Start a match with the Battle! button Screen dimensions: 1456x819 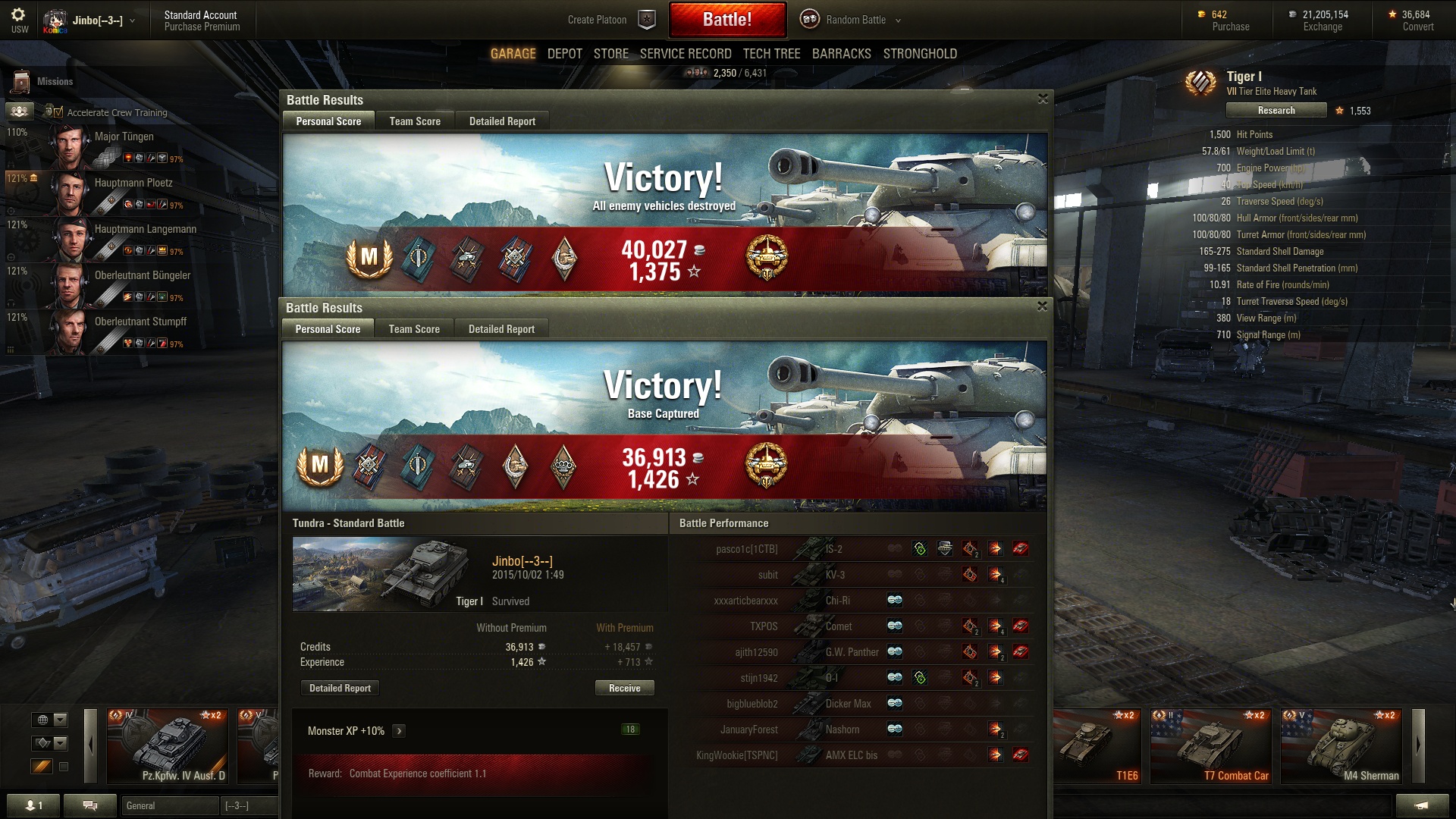pos(726,20)
